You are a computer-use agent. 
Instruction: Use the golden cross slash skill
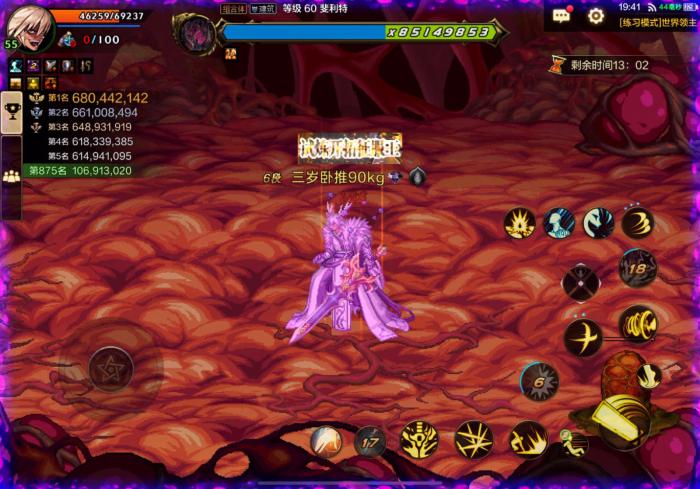[x=583, y=338]
